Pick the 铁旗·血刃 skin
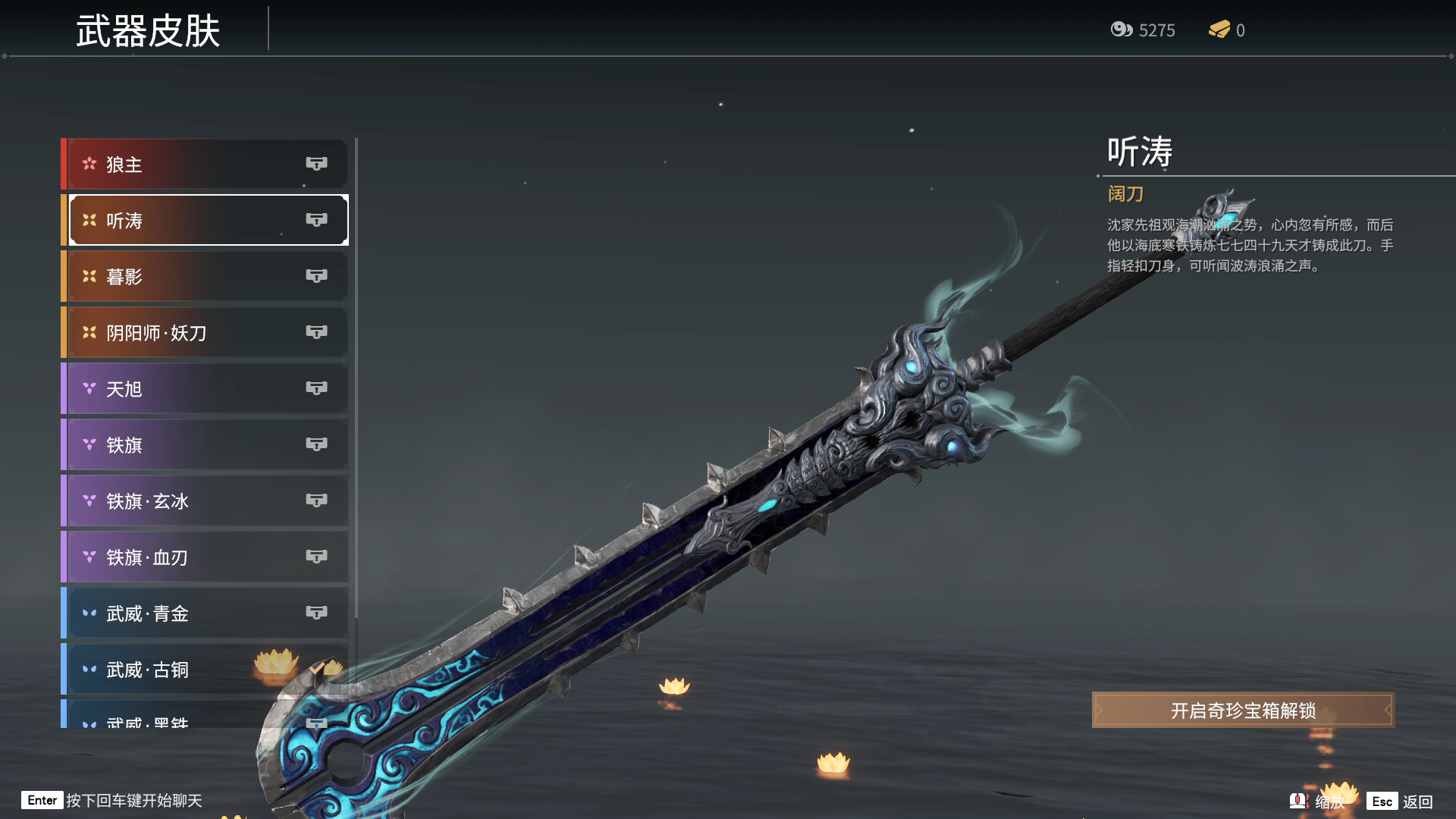The image size is (1456, 819). (205, 557)
